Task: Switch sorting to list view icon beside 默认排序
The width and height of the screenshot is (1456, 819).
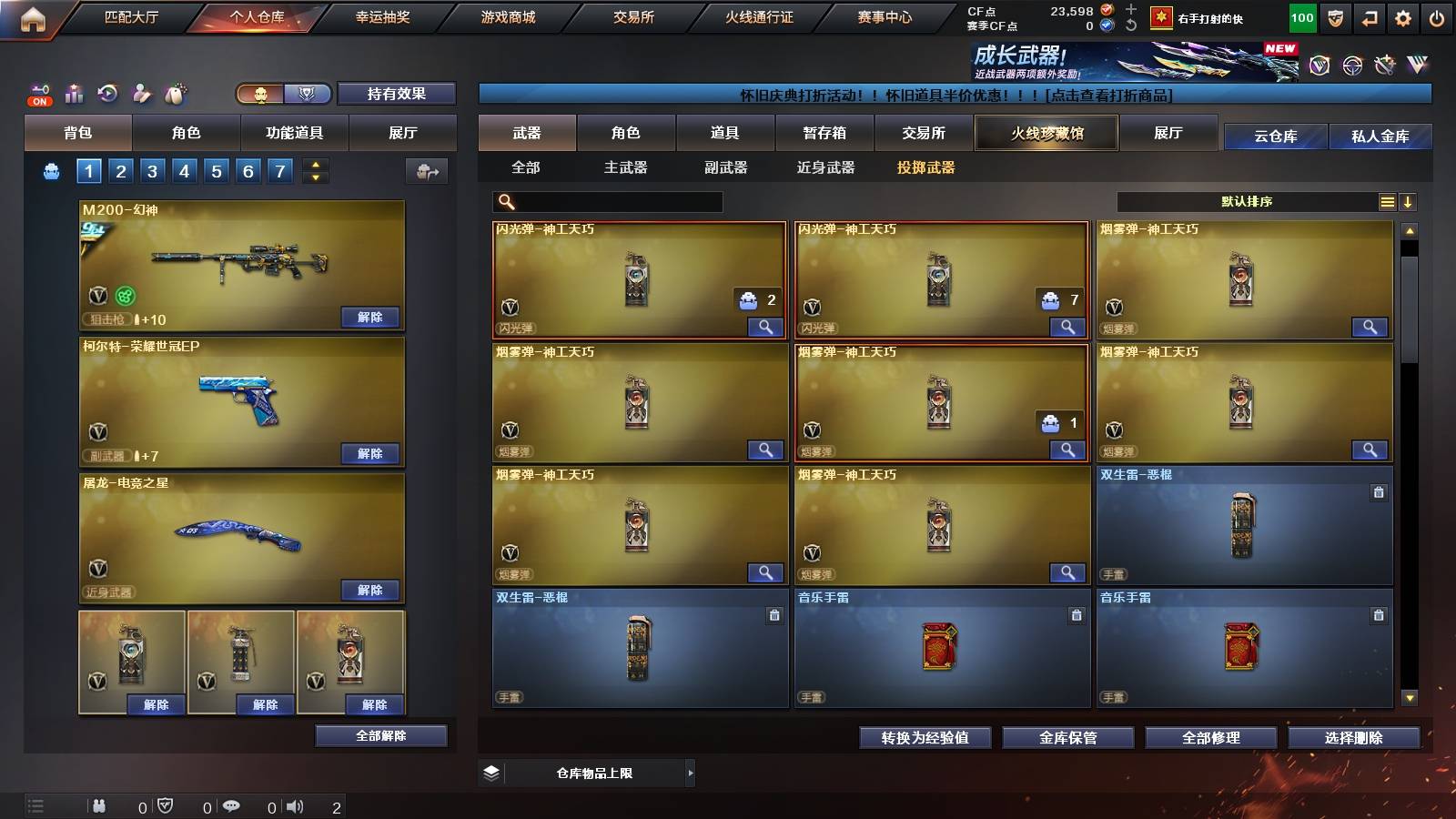Action: pos(1387,201)
